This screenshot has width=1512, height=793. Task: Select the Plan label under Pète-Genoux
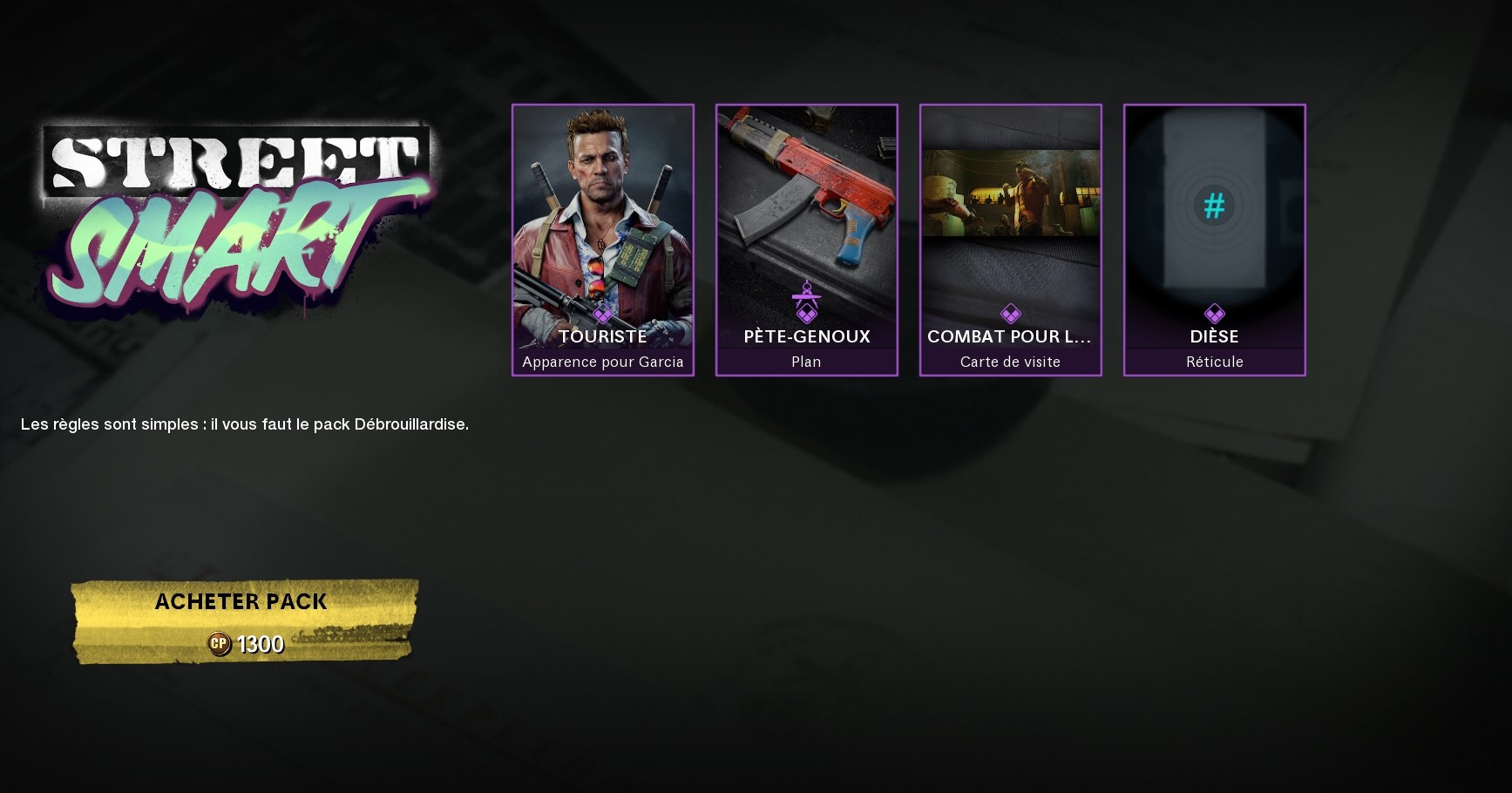pyautogui.click(x=806, y=362)
